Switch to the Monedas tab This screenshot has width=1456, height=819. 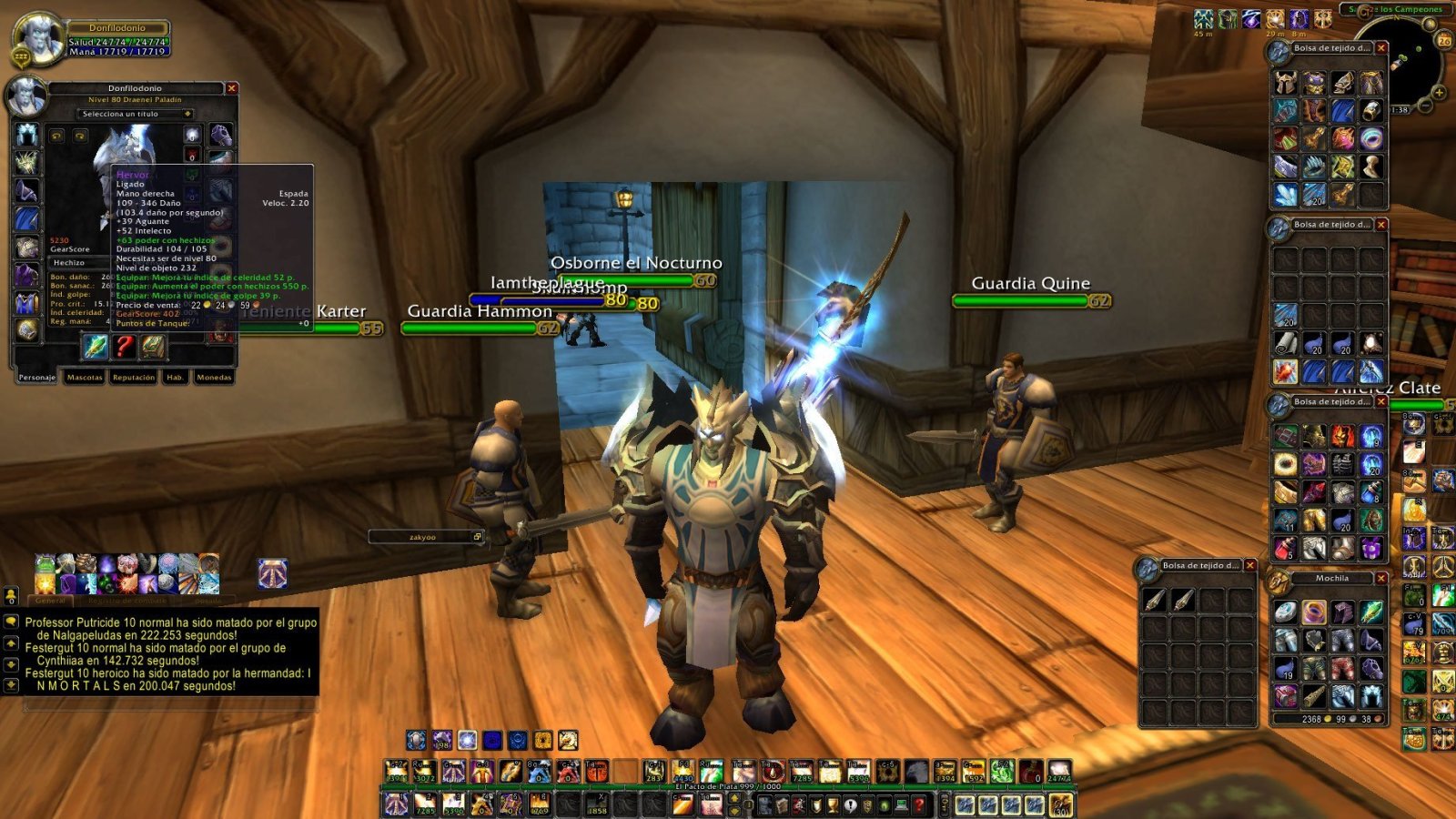(213, 377)
